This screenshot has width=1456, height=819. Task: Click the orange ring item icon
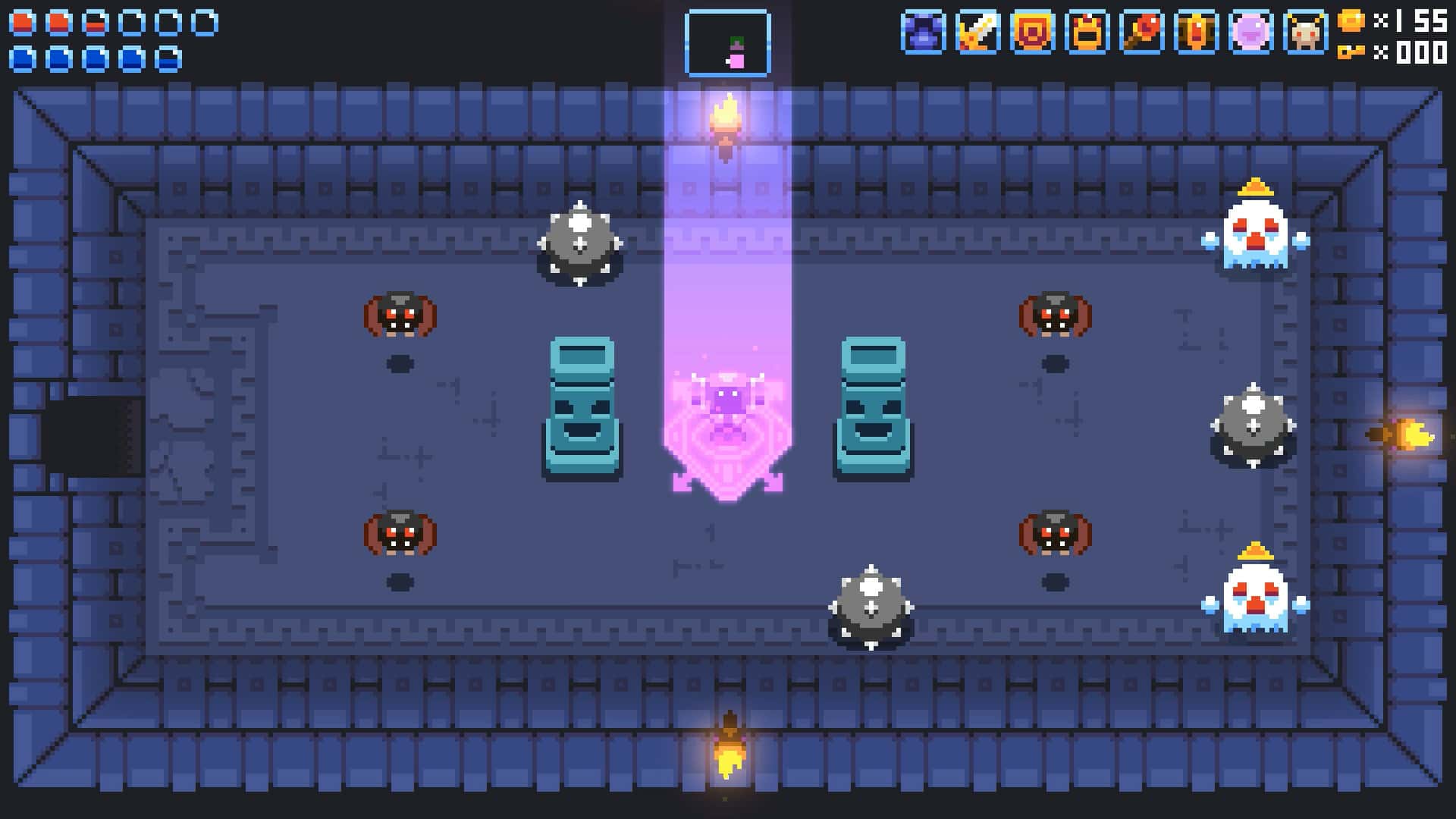tap(1032, 34)
